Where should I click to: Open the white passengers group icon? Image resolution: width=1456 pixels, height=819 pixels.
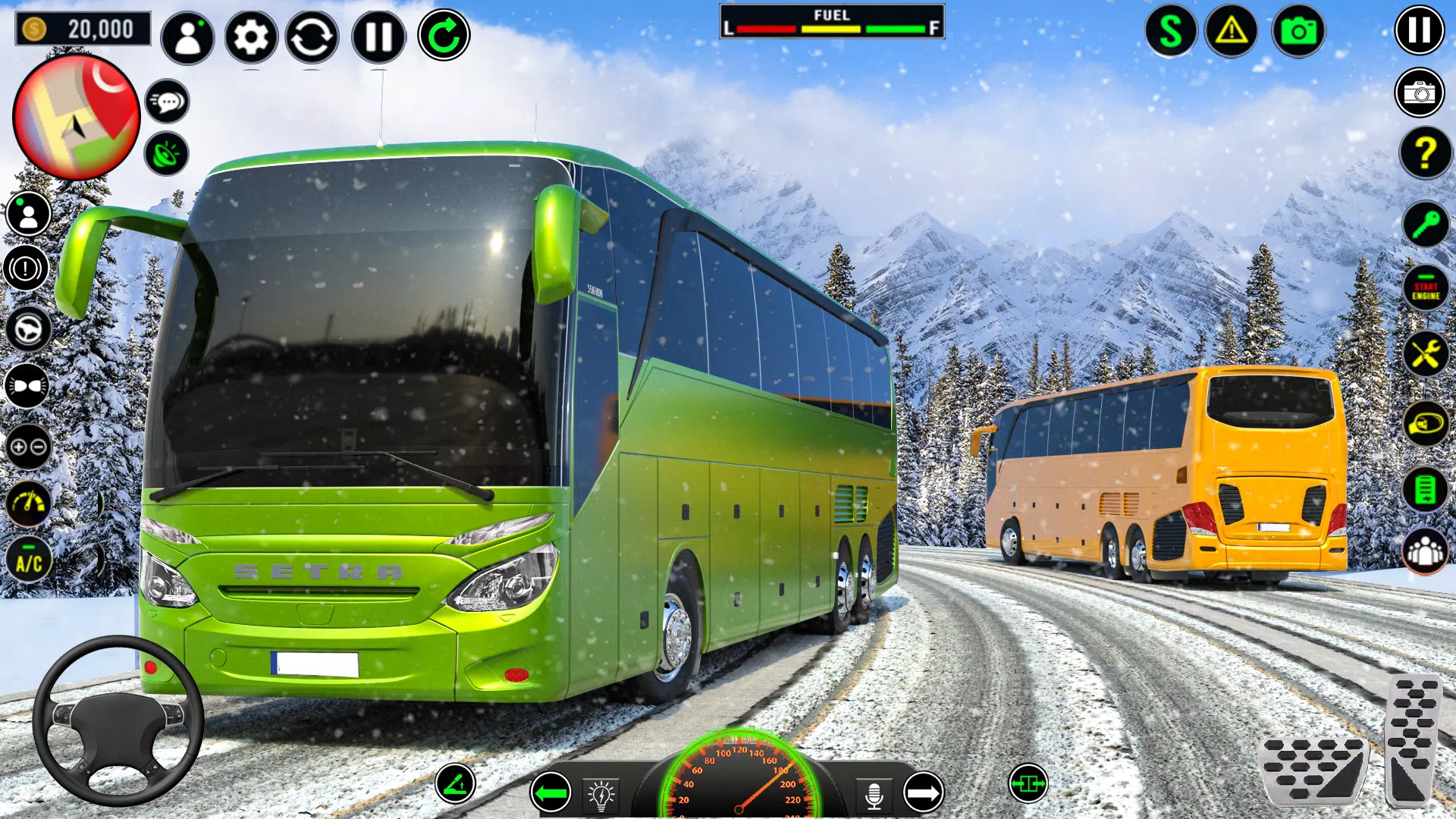pos(1426,552)
